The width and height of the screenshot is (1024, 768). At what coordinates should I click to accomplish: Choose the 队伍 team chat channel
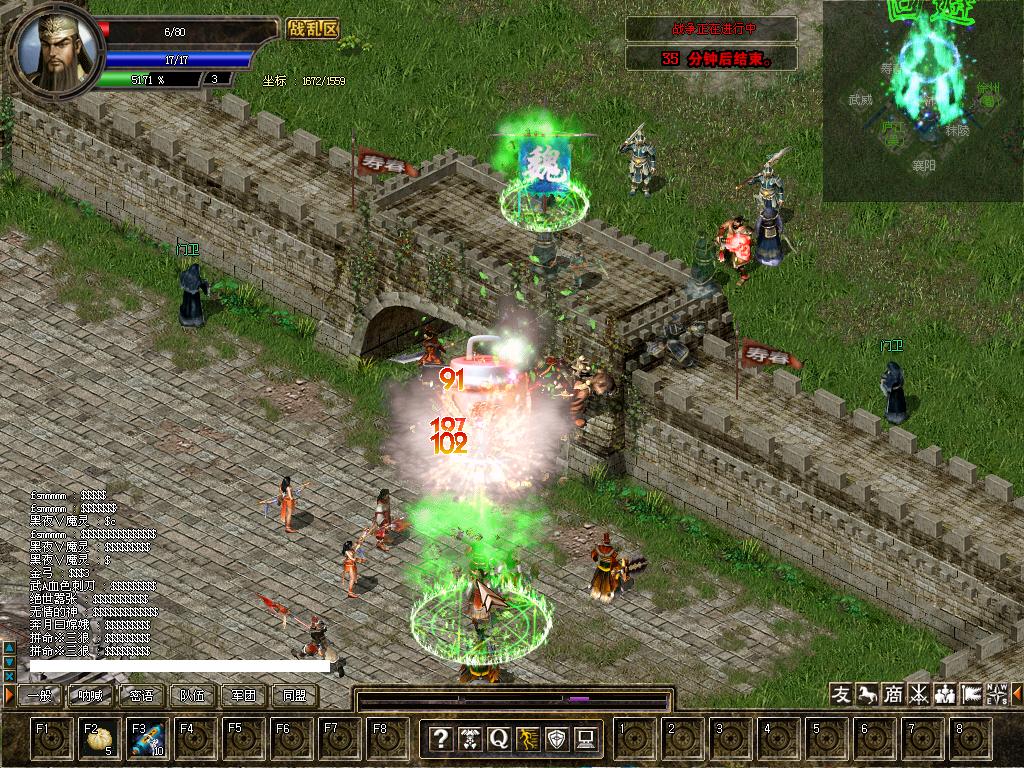(x=192, y=696)
